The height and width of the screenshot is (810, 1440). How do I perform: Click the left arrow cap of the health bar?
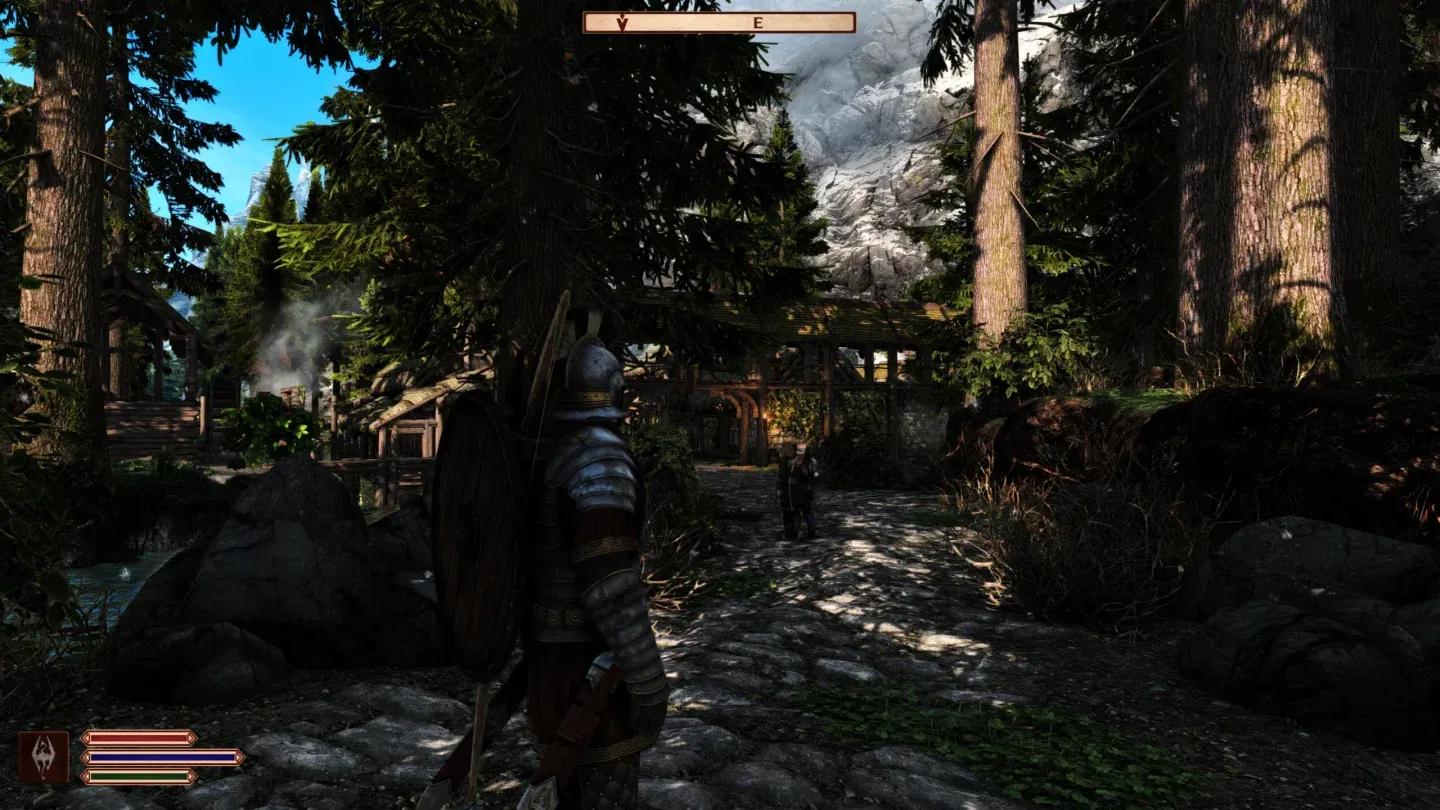click(x=87, y=738)
